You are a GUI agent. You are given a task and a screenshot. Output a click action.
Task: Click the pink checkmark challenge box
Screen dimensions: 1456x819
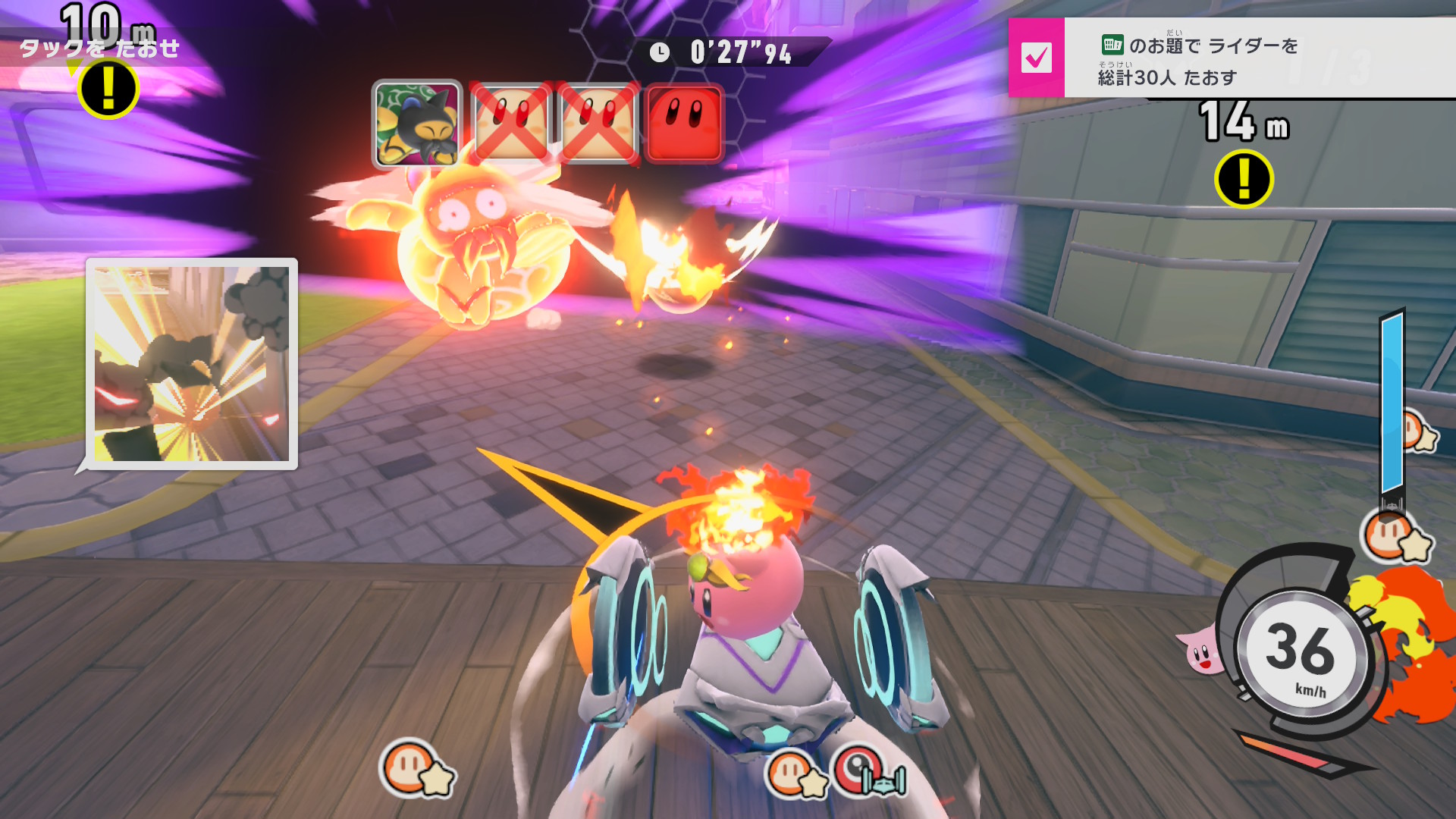coord(1036,58)
